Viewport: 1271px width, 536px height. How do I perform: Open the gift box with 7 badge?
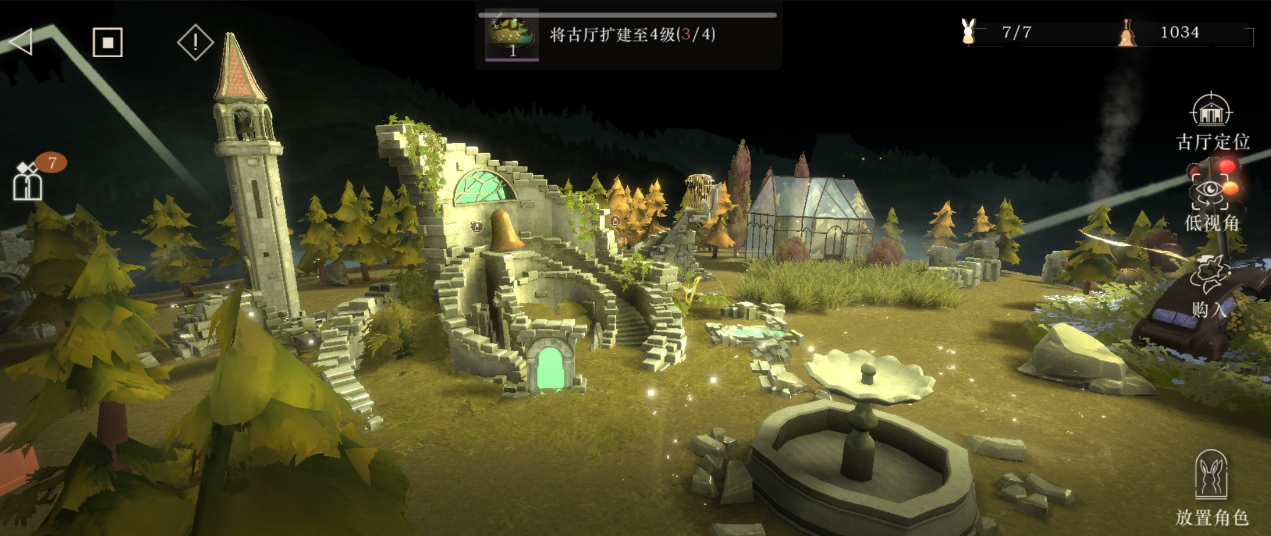(x=27, y=181)
